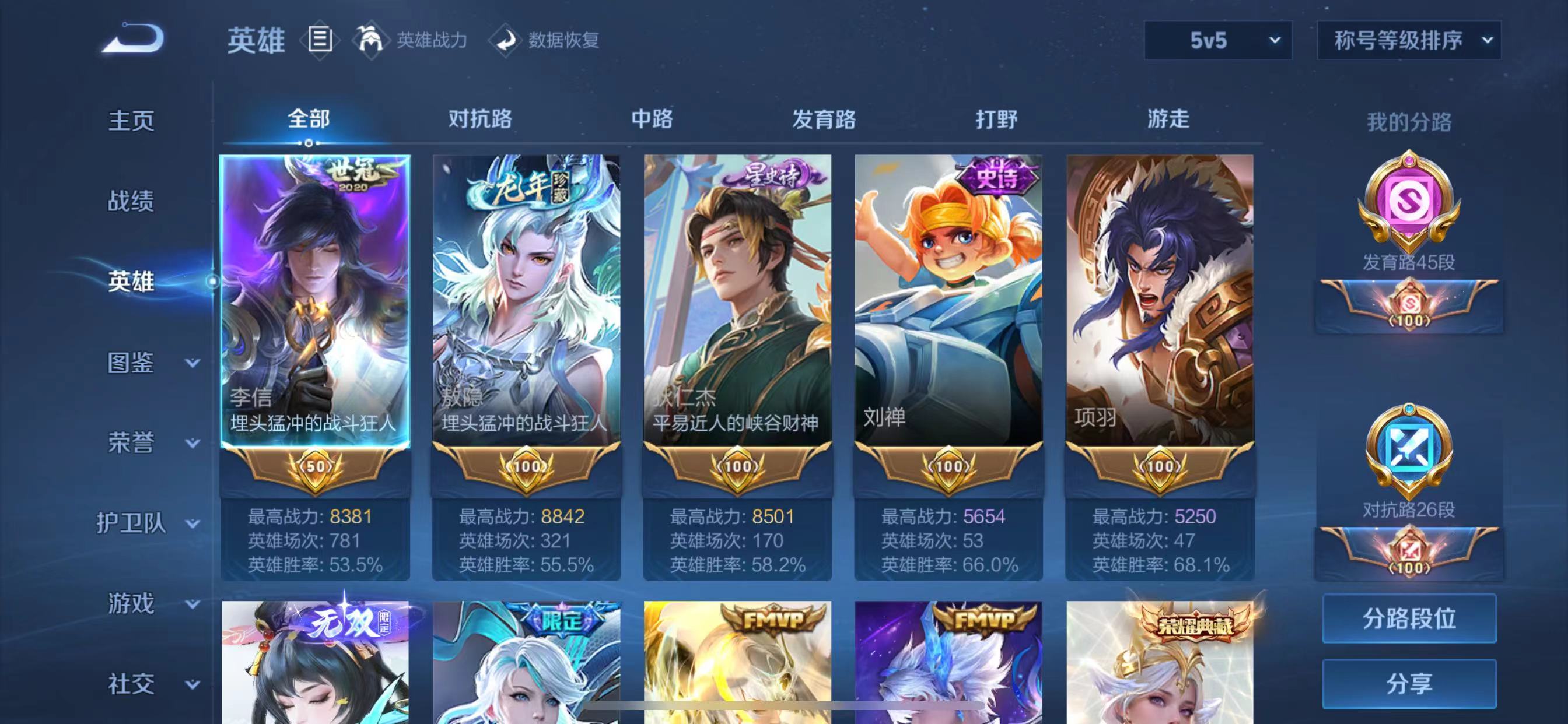This screenshot has height=724, width=1568.
Task: Open the 分路段位 lane rank page
Action: click(1410, 618)
